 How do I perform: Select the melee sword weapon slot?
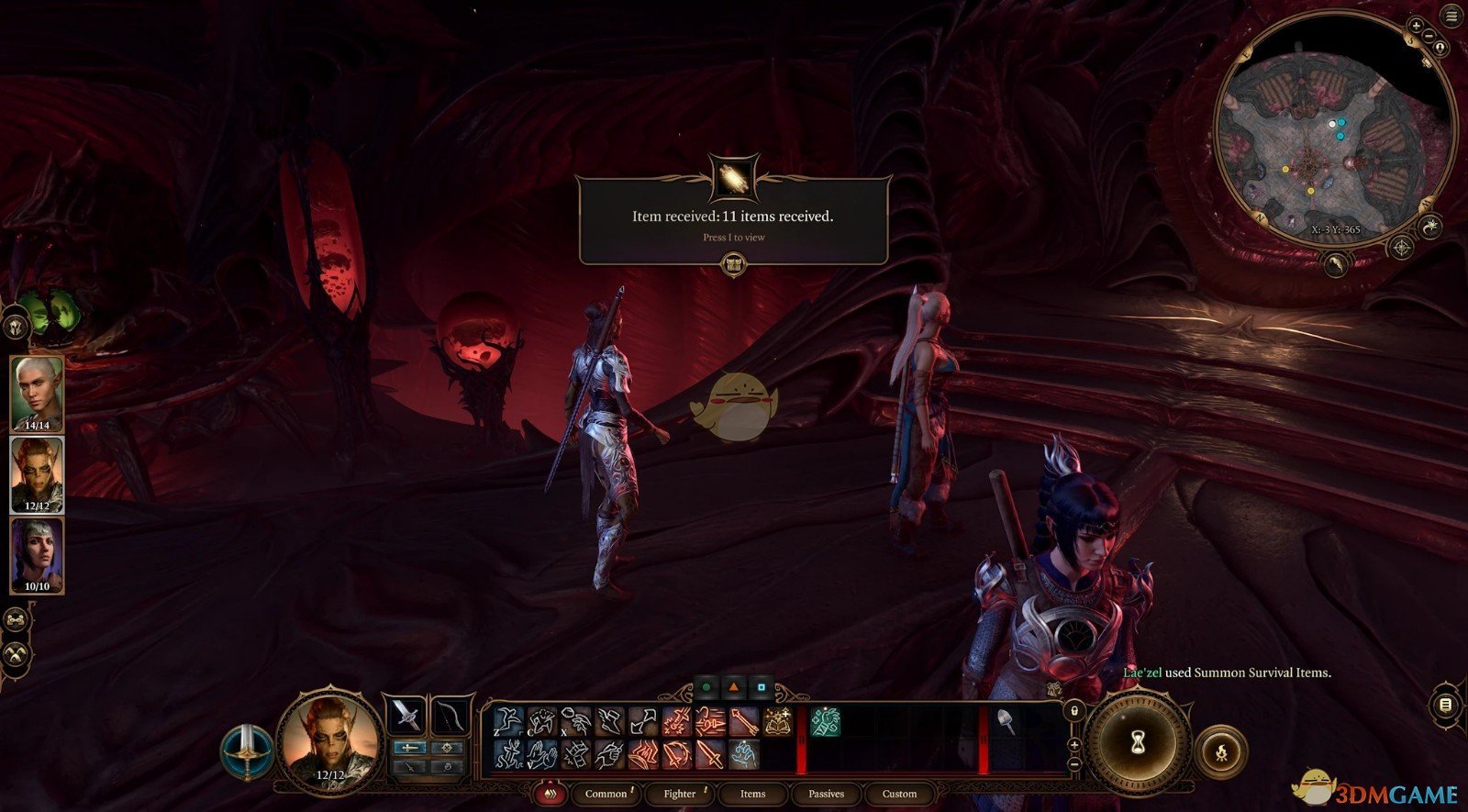(406, 715)
